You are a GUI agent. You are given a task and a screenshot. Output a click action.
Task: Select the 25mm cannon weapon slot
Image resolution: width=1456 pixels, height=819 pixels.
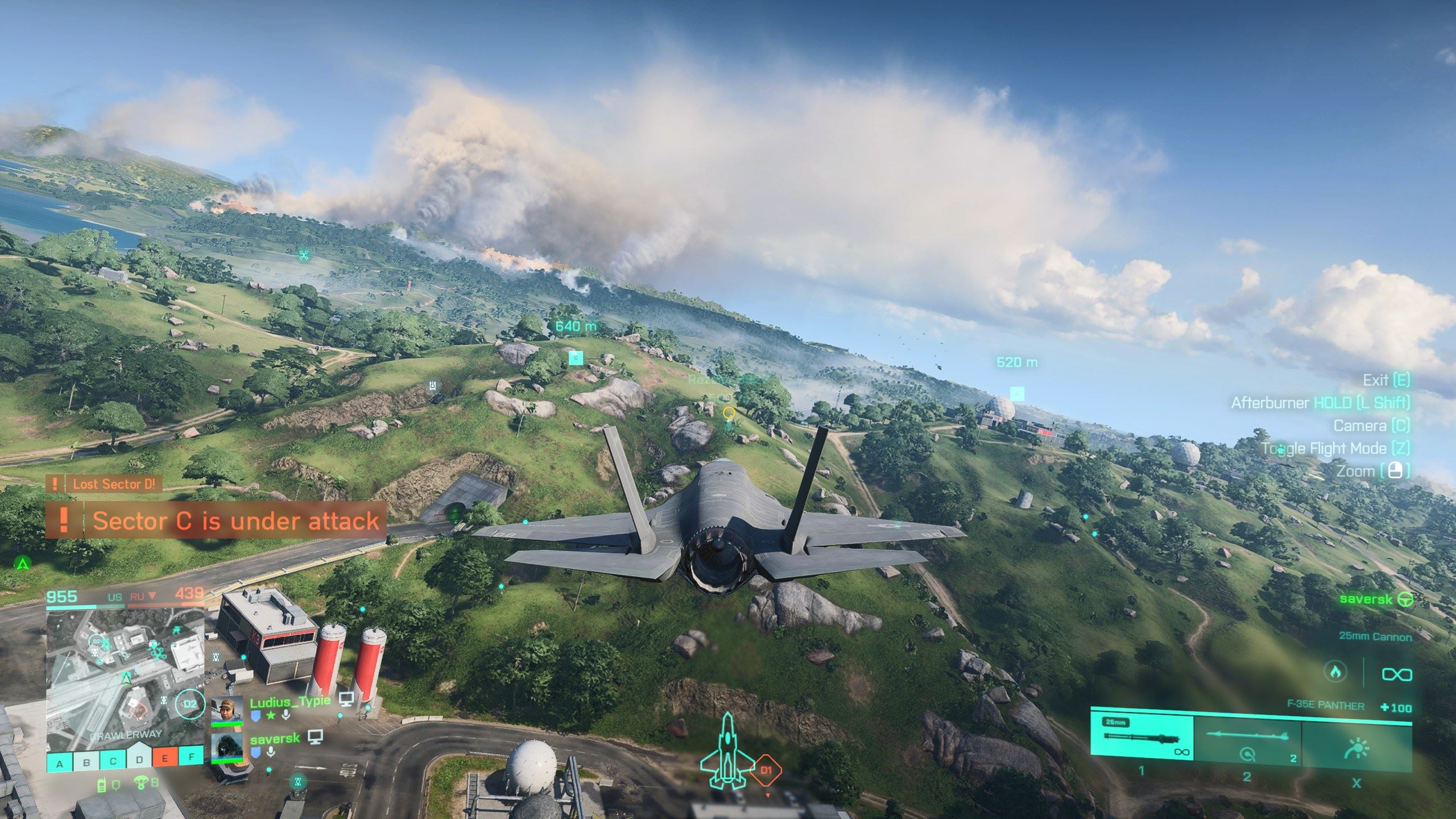click(1142, 738)
